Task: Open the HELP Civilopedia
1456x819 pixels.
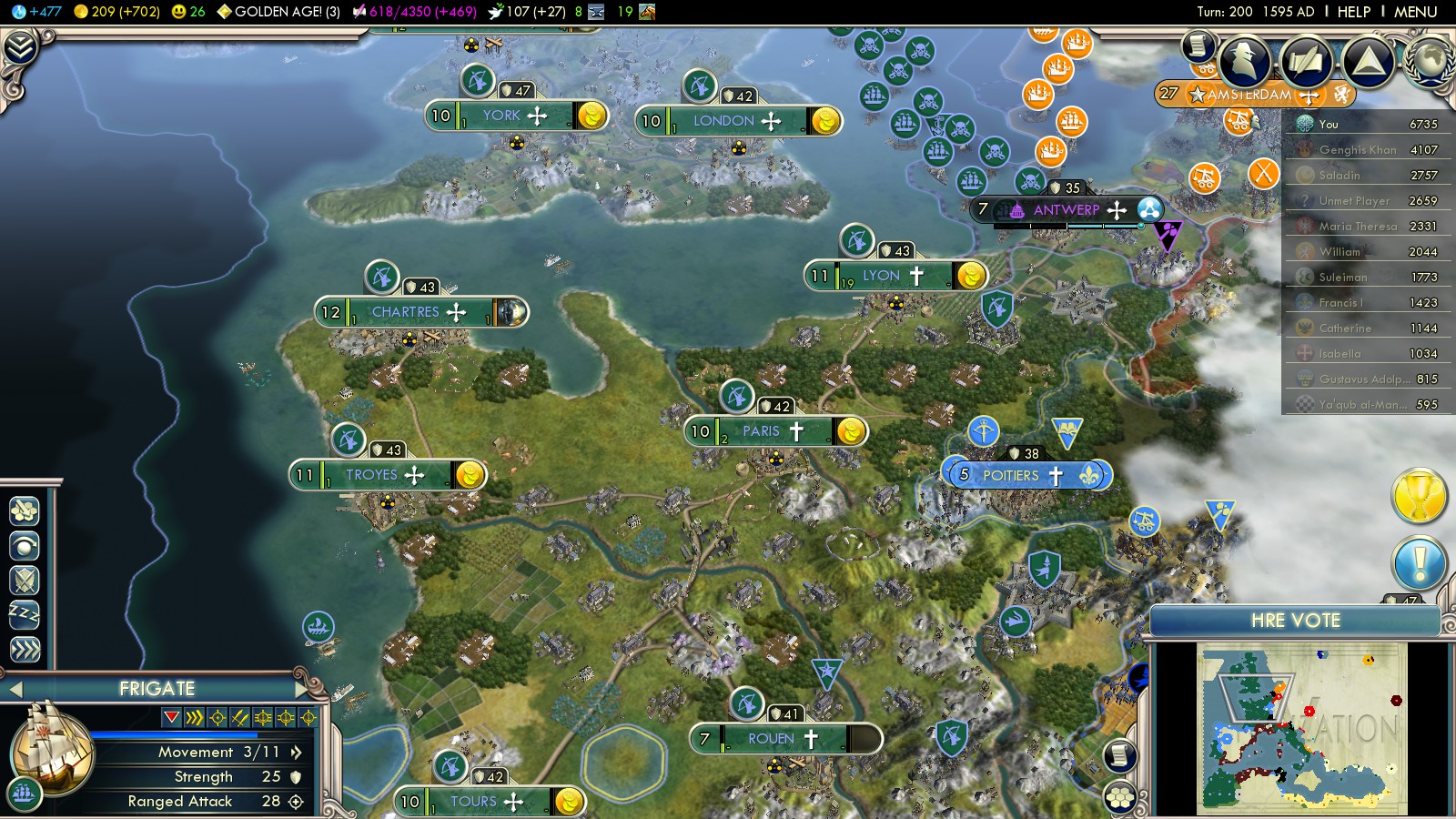Action: 1353,12
